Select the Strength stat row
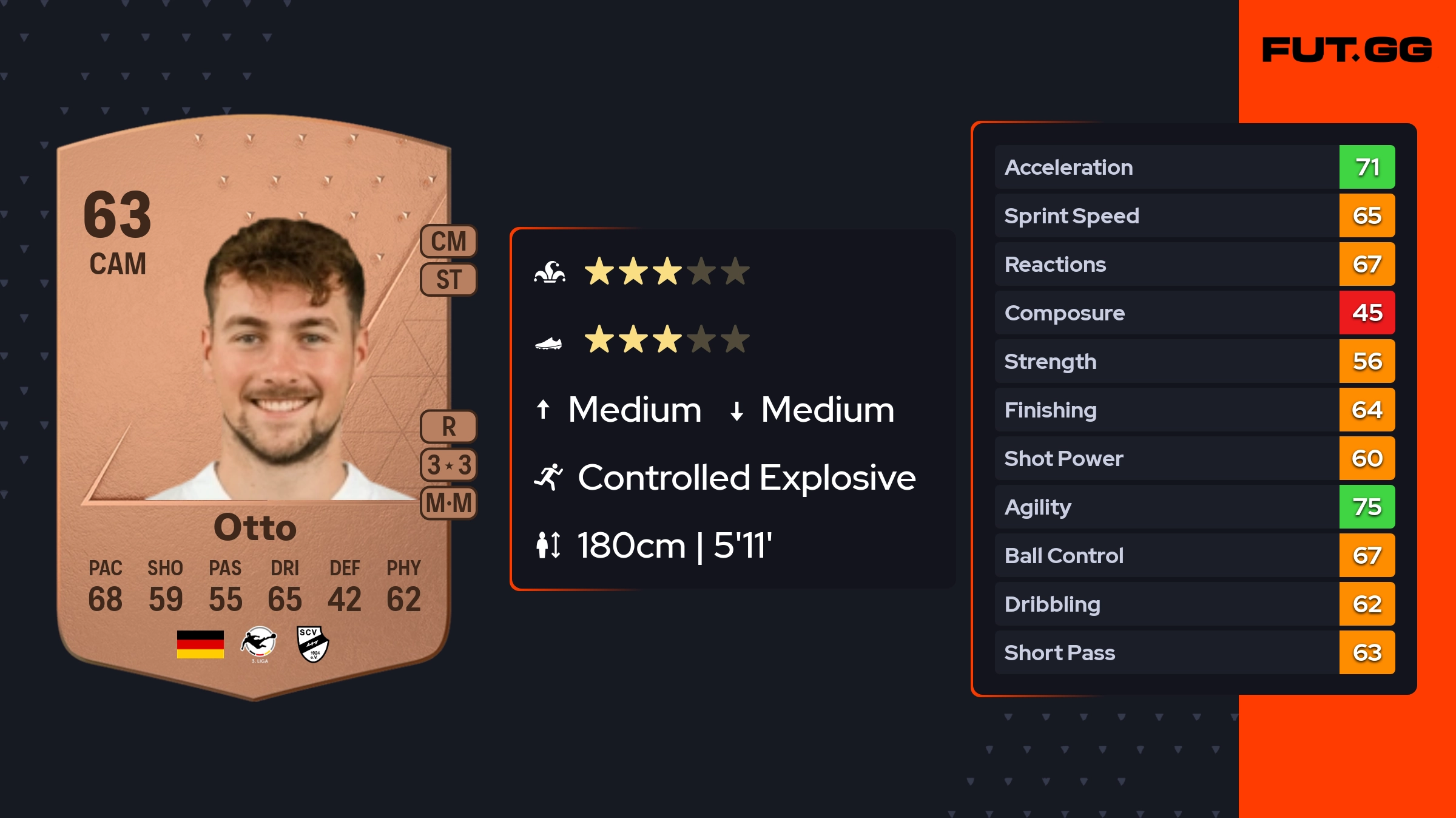The height and width of the screenshot is (818, 1456). pyautogui.click(x=1194, y=361)
